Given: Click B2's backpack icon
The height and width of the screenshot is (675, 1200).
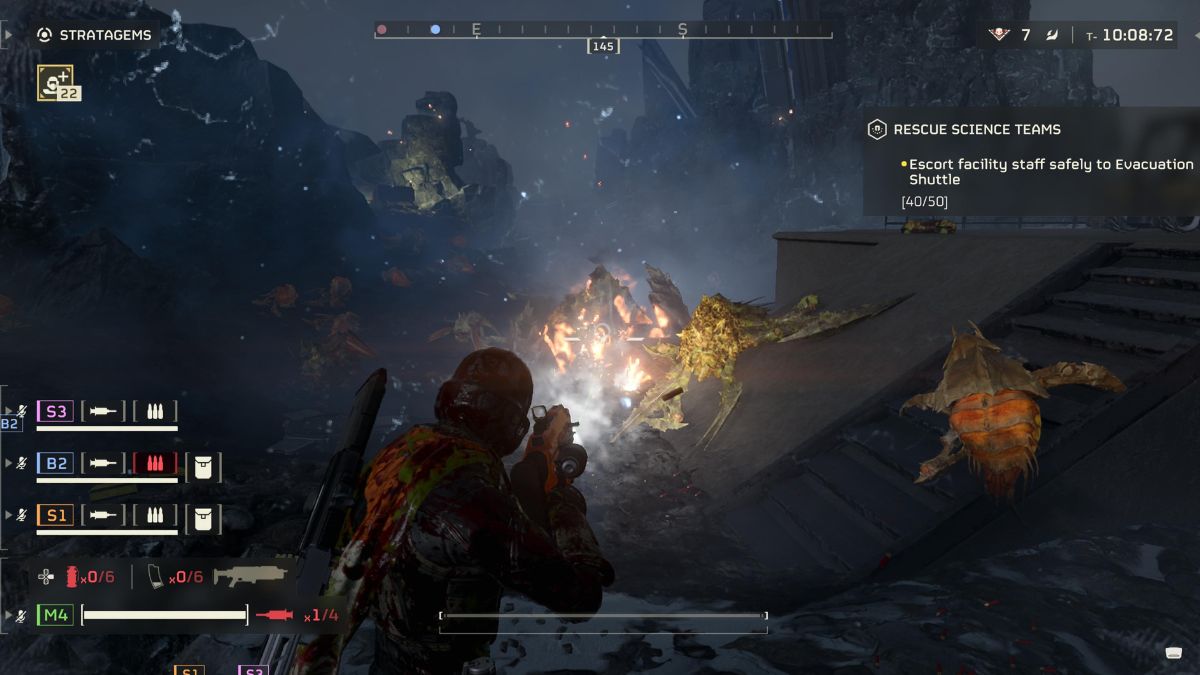Looking at the screenshot, I should pos(203,466).
